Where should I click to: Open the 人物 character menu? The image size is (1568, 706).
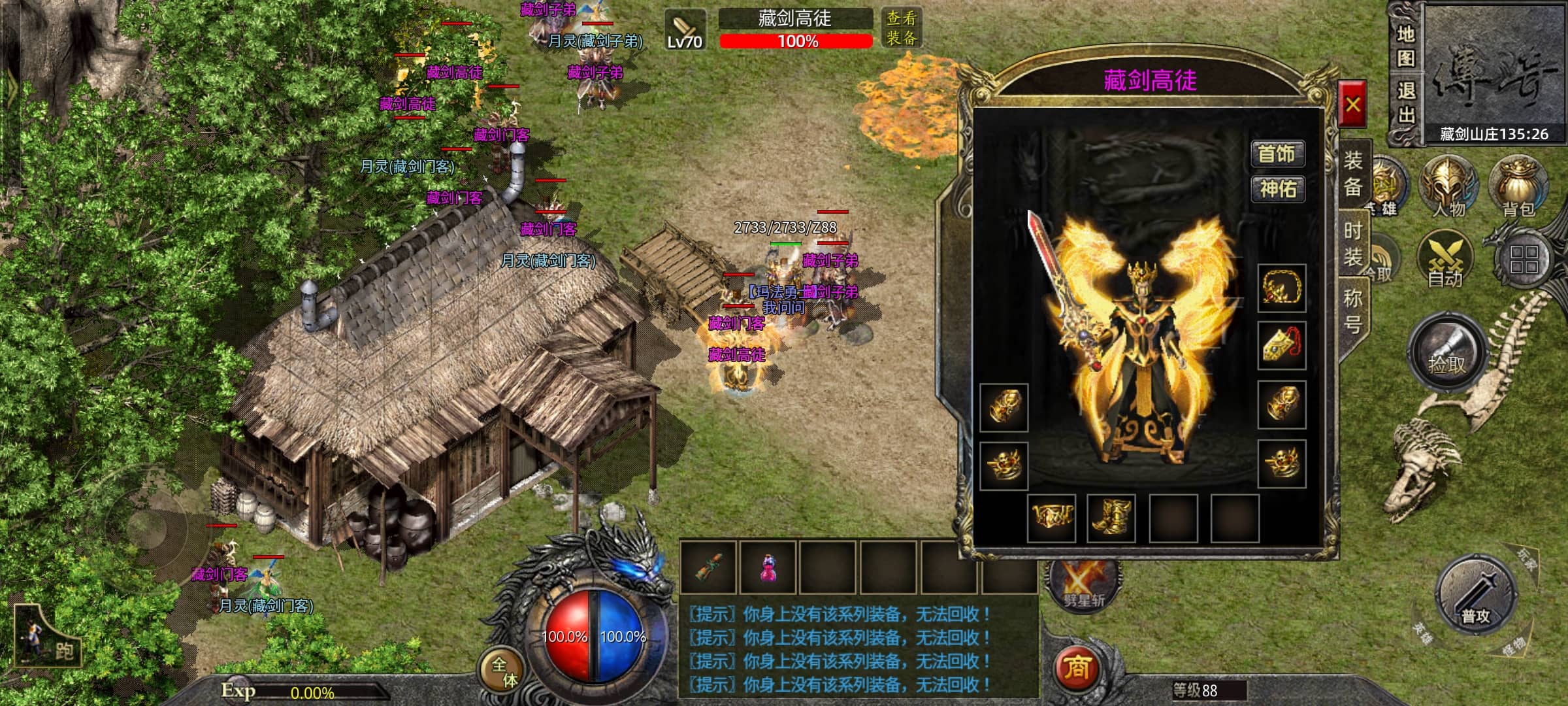pyautogui.click(x=1448, y=188)
